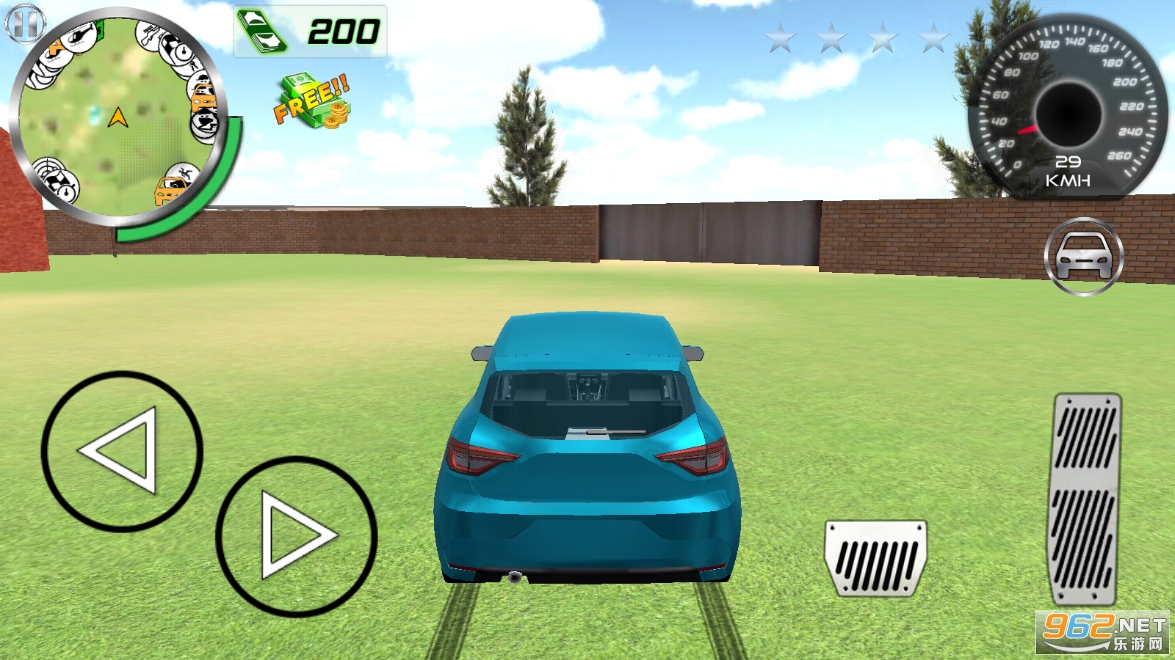Steer right with the right arrow button

pyautogui.click(x=296, y=537)
